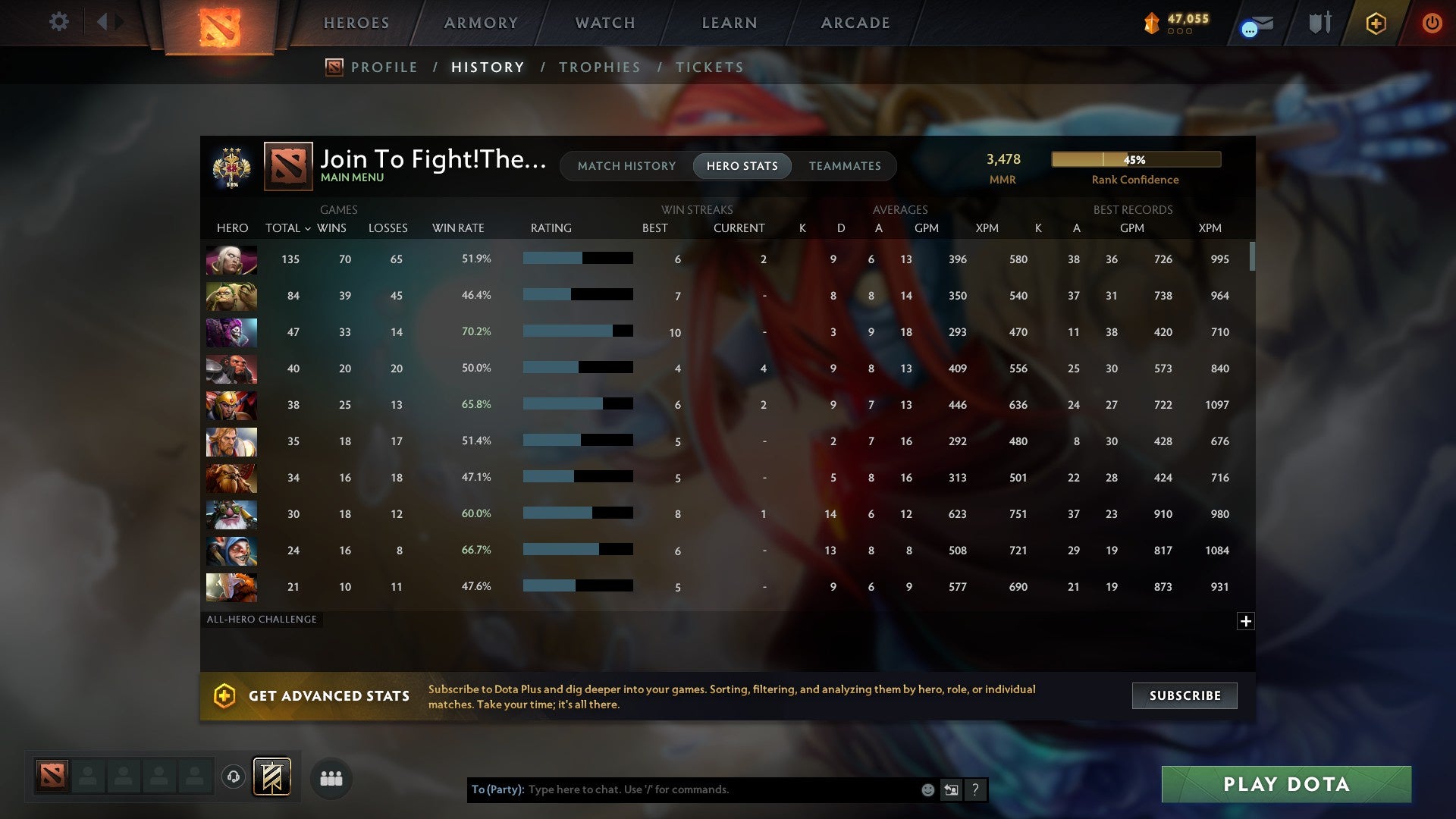
Task: Click the power button to exit
Action: click(1432, 24)
